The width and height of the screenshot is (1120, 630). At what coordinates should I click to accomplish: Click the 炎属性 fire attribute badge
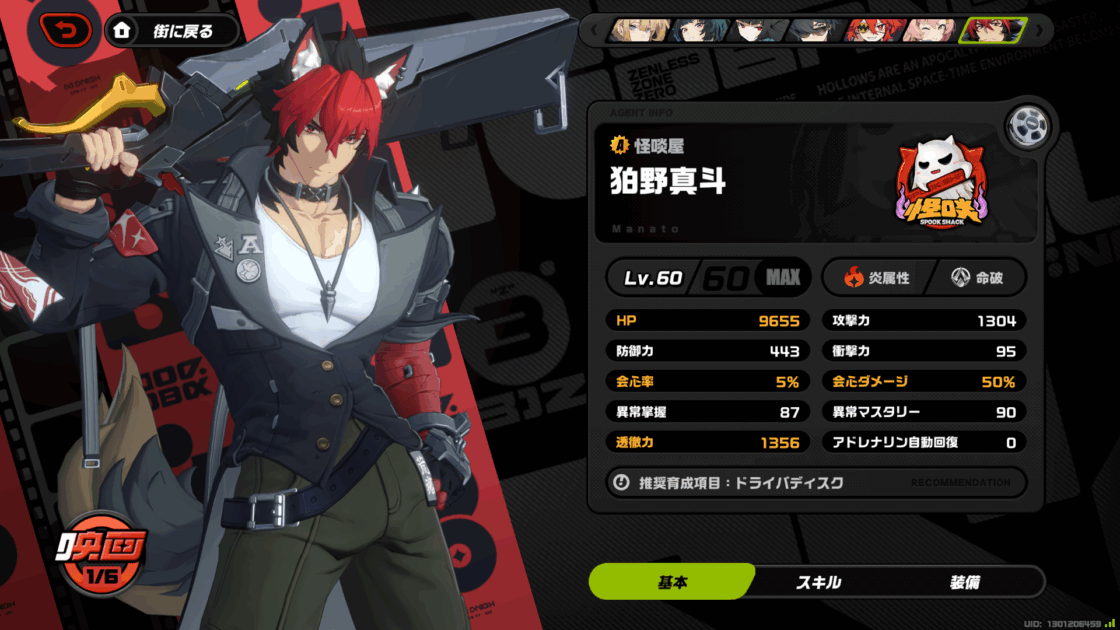(x=877, y=277)
